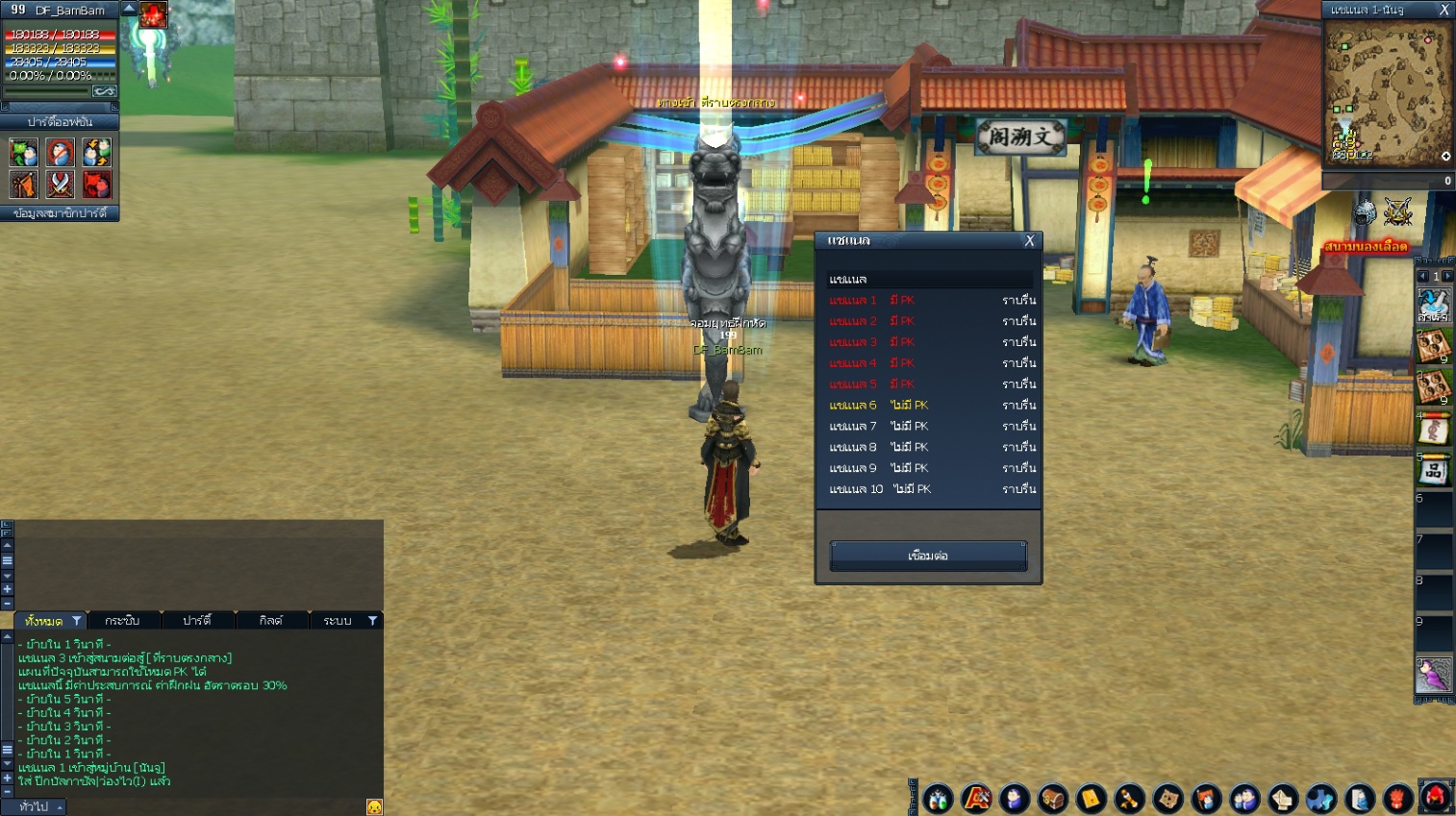Open the กระซิบ whisper chat tab
Viewport: 1456px width, 816px height.
122,621
